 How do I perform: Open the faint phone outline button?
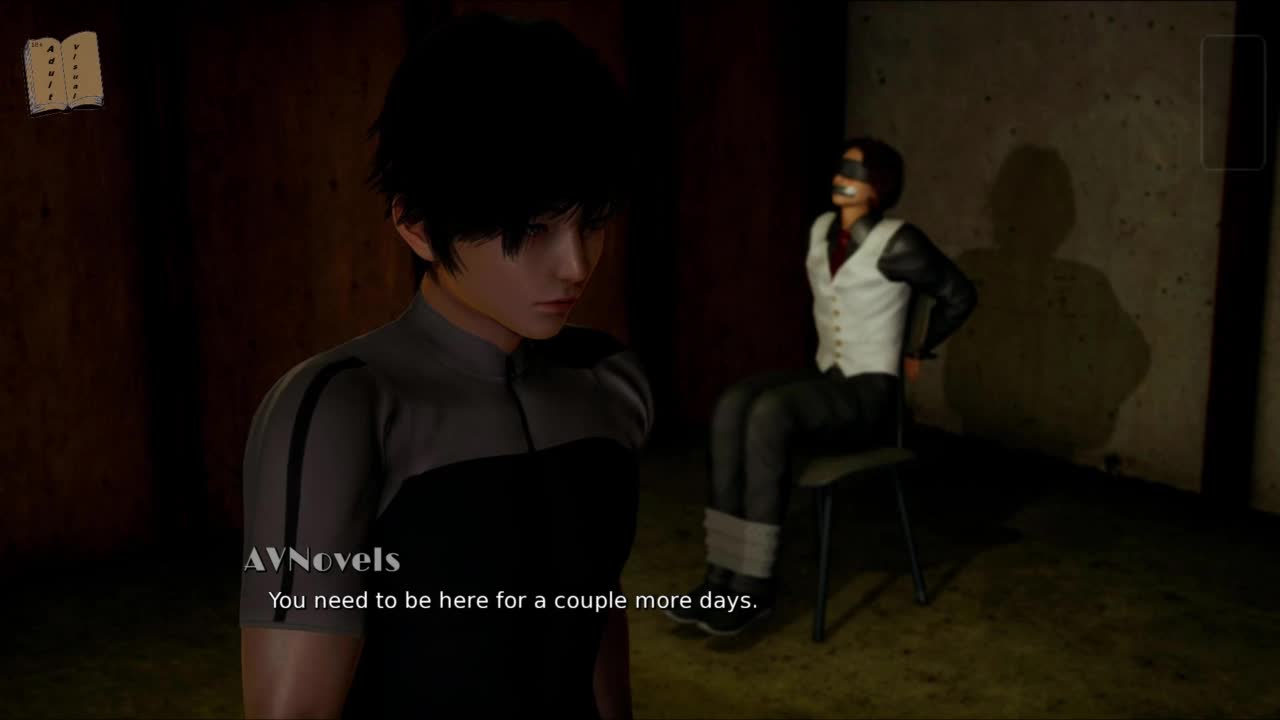[1233, 103]
